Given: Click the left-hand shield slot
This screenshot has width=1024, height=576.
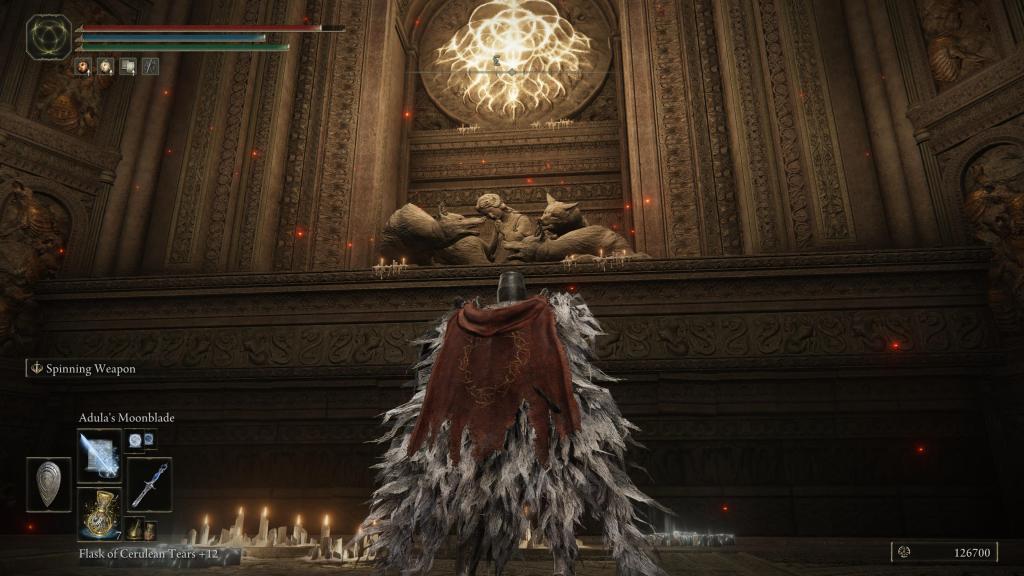Looking at the screenshot, I should (49, 485).
